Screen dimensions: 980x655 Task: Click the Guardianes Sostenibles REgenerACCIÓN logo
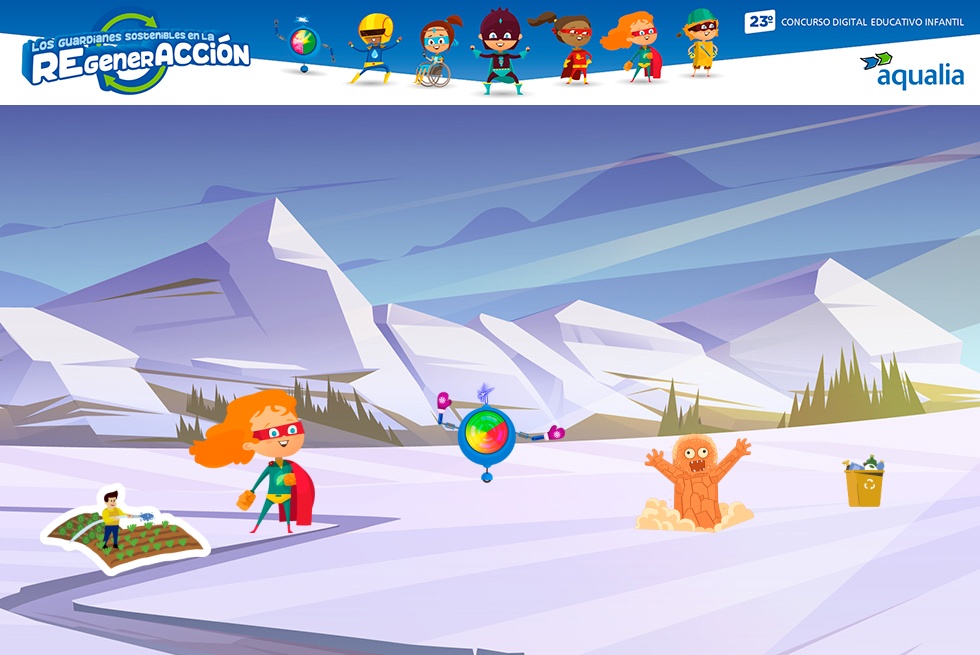point(136,56)
